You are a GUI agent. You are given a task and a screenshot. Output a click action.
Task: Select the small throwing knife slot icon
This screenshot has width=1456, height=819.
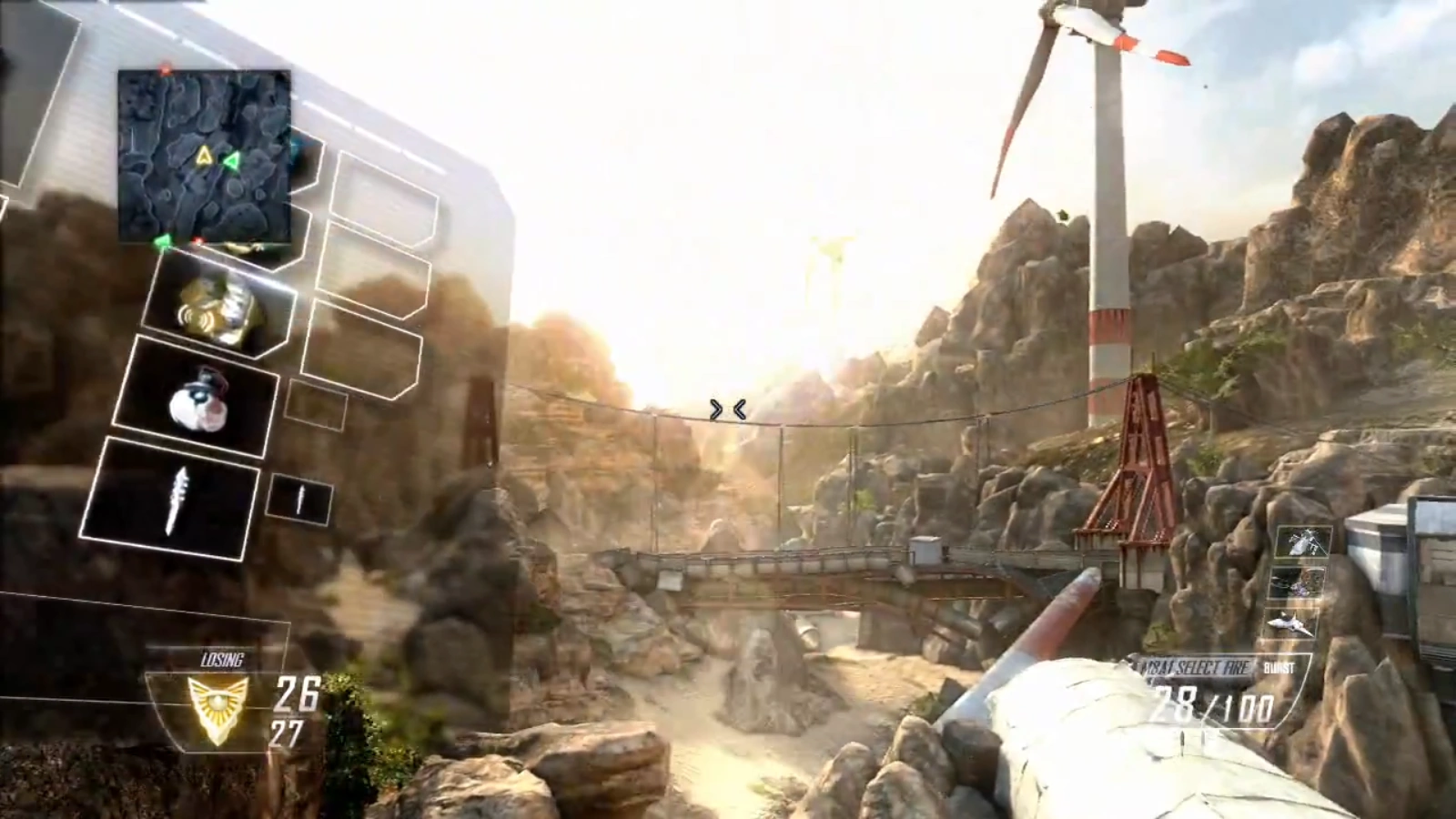point(300,499)
